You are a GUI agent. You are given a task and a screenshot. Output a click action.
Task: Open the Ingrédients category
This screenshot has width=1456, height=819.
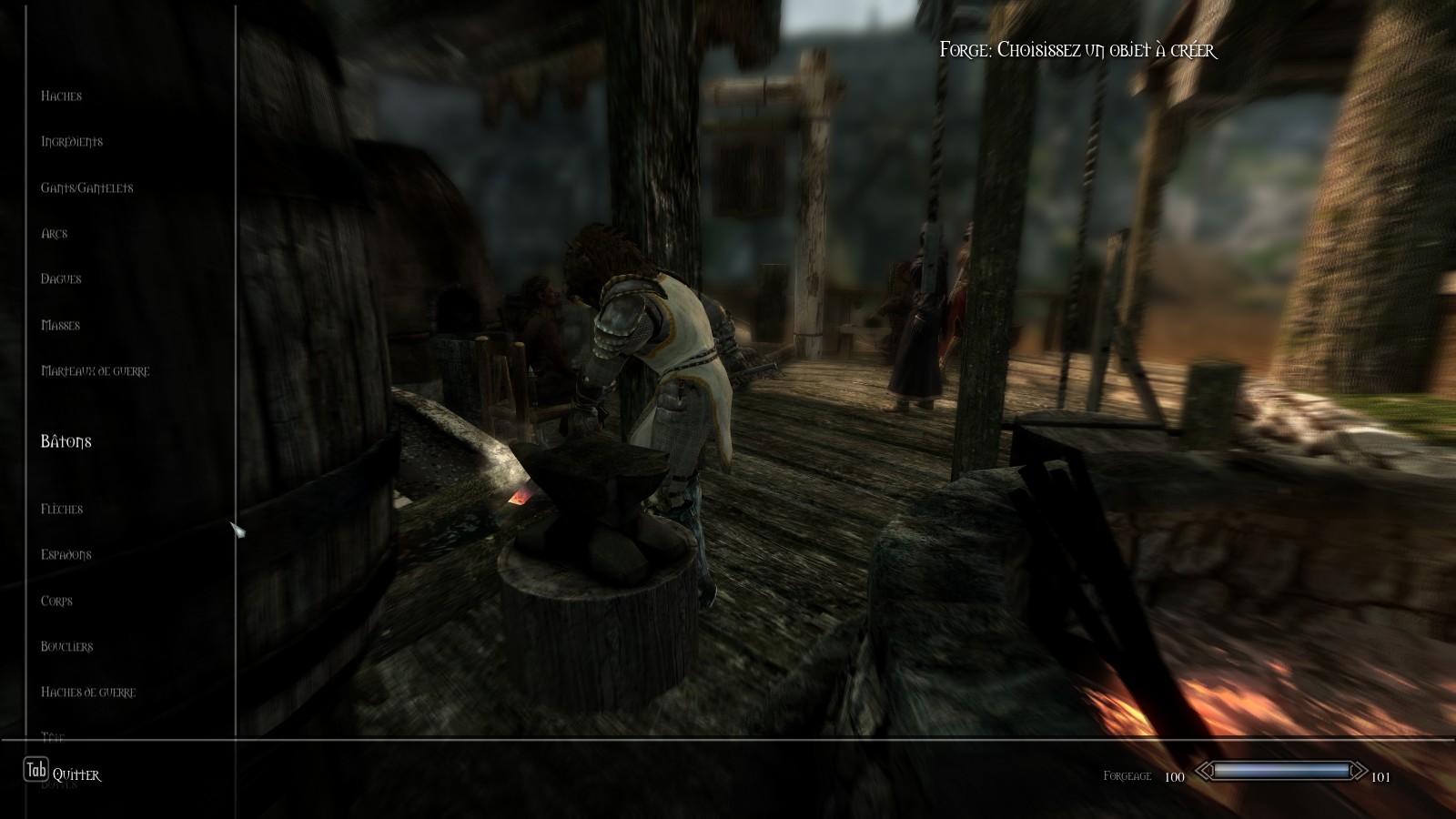pos(72,142)
